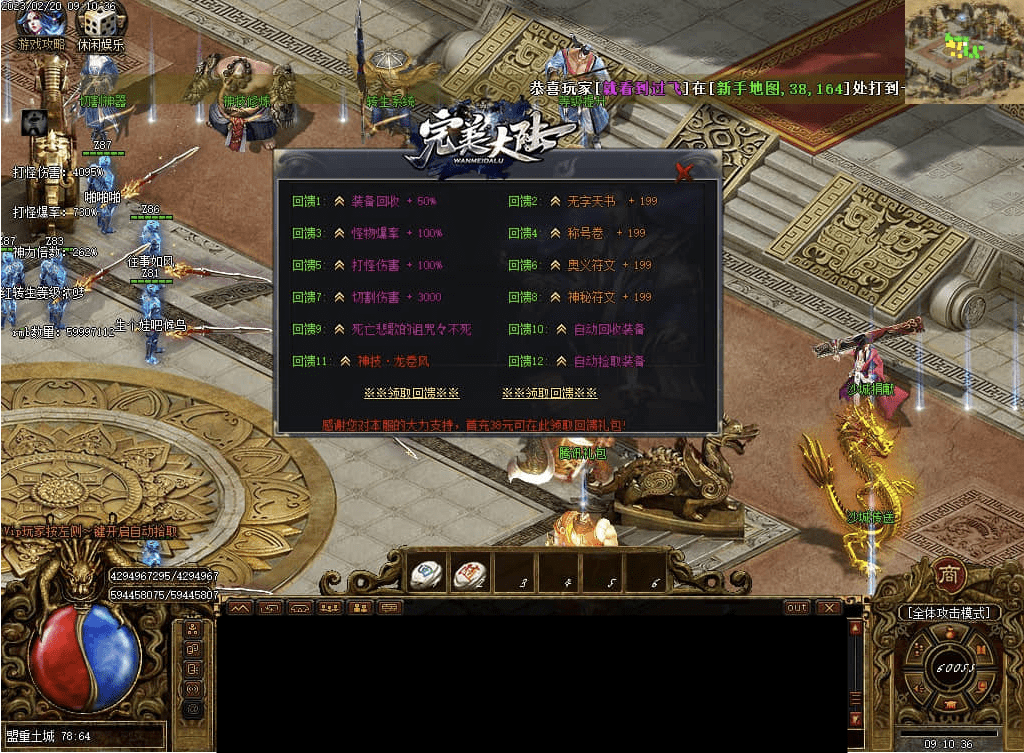Toggle the 全体攻击模式 attack mode label
Screen dimensions: 1024x753
(x=948, y=612)
